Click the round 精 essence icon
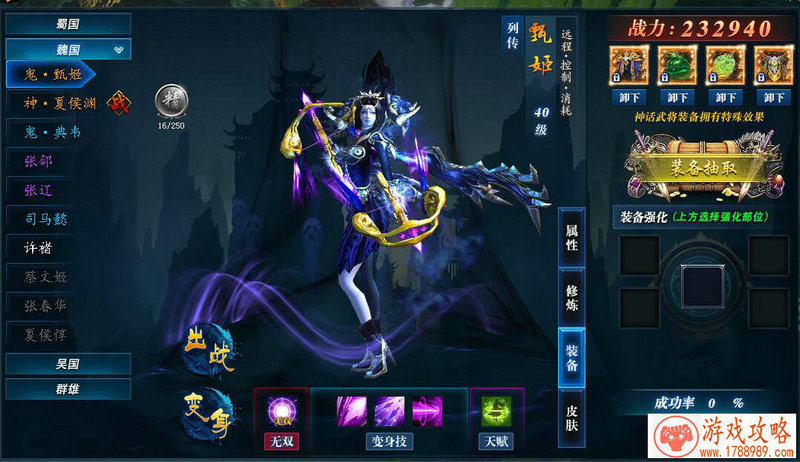Screen dimensions: 800x462 click(170, 101)
